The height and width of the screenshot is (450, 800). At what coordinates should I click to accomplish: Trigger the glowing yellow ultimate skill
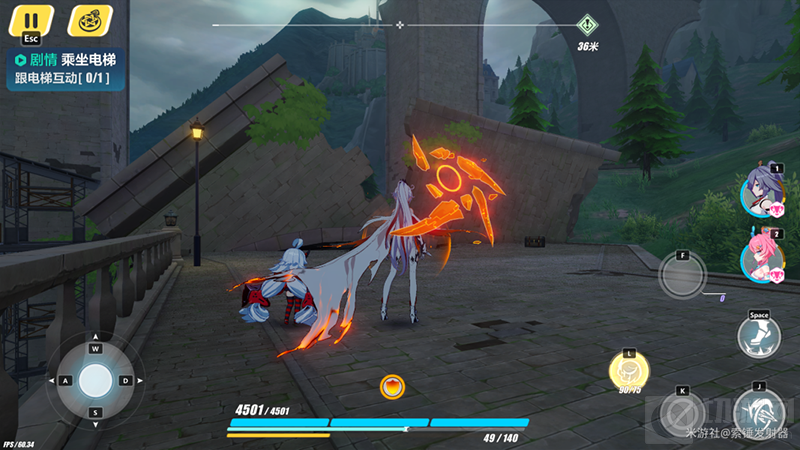(x=629, y=373)
